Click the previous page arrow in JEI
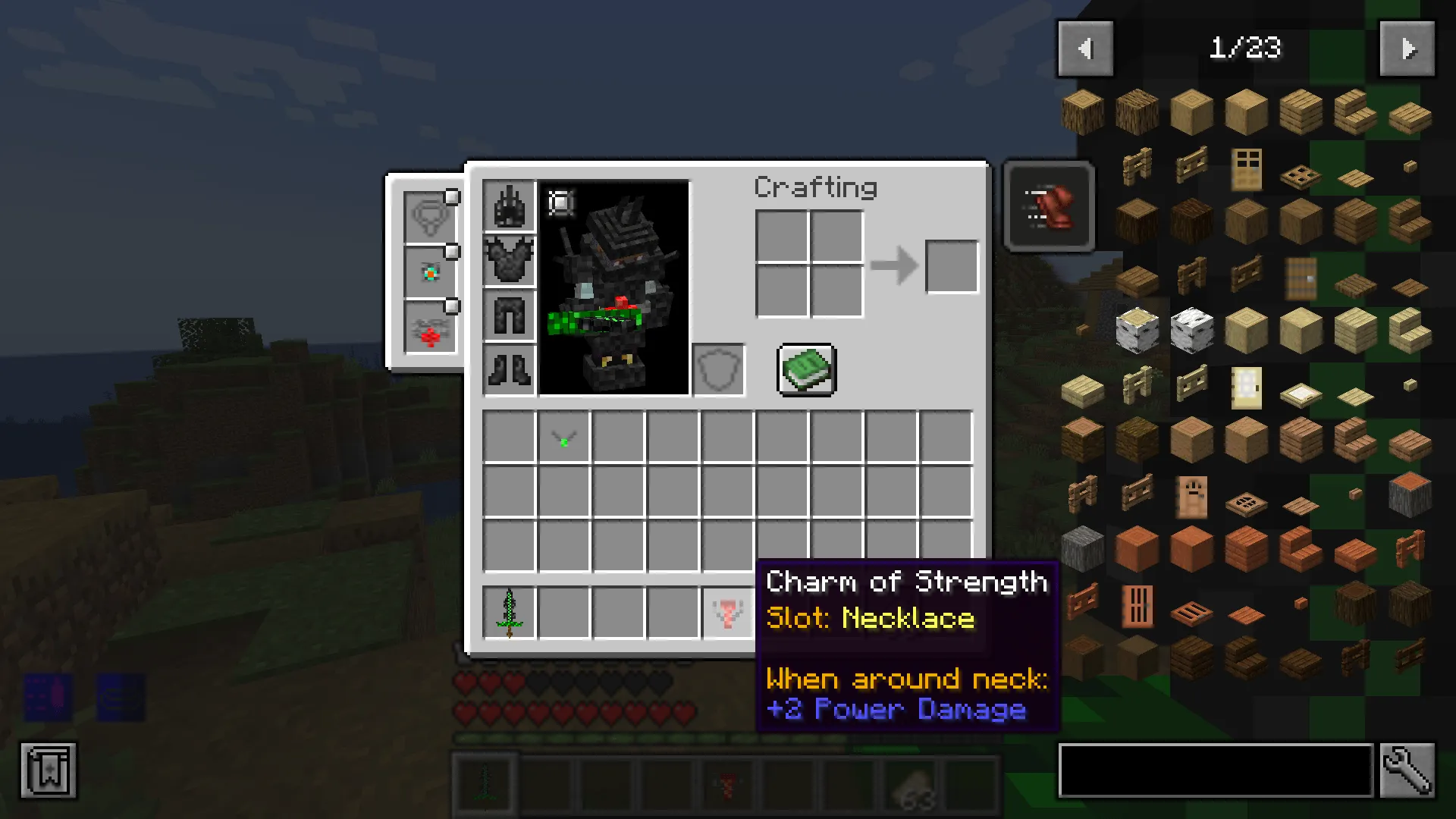Viewport: 1456px width, 819px height. (1085, 49)
